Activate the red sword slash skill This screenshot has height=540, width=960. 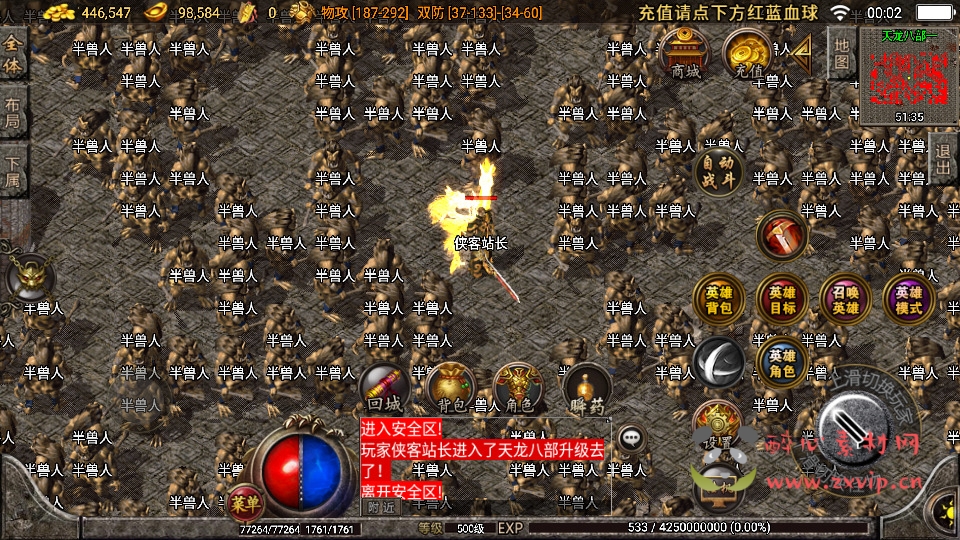(x=782, y=235)
